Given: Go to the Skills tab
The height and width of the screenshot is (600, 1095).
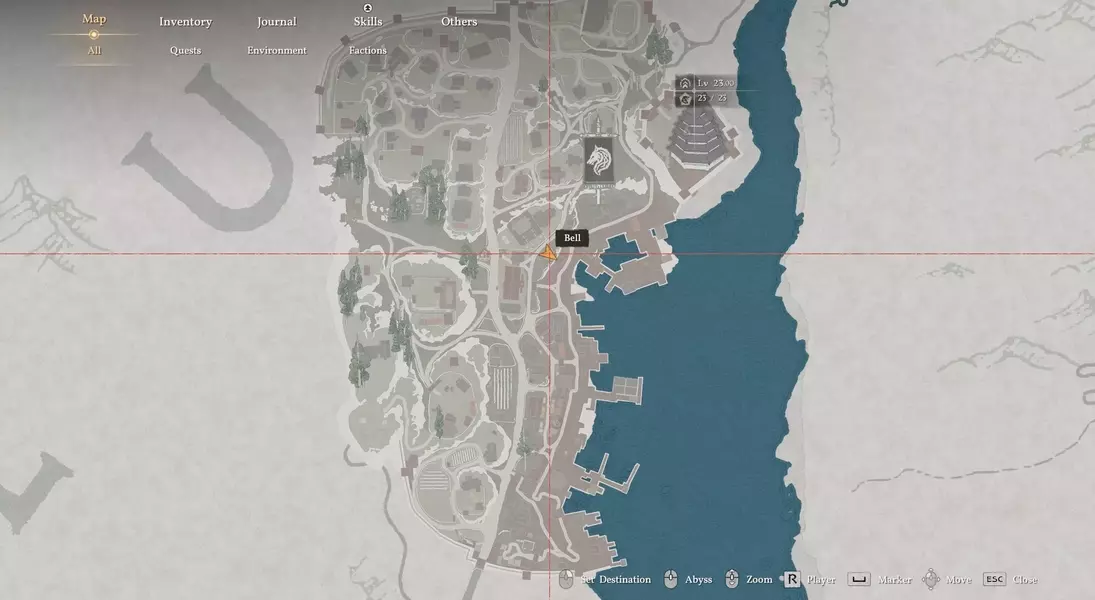Looking at the screenshot, I should tap(367, 21).
